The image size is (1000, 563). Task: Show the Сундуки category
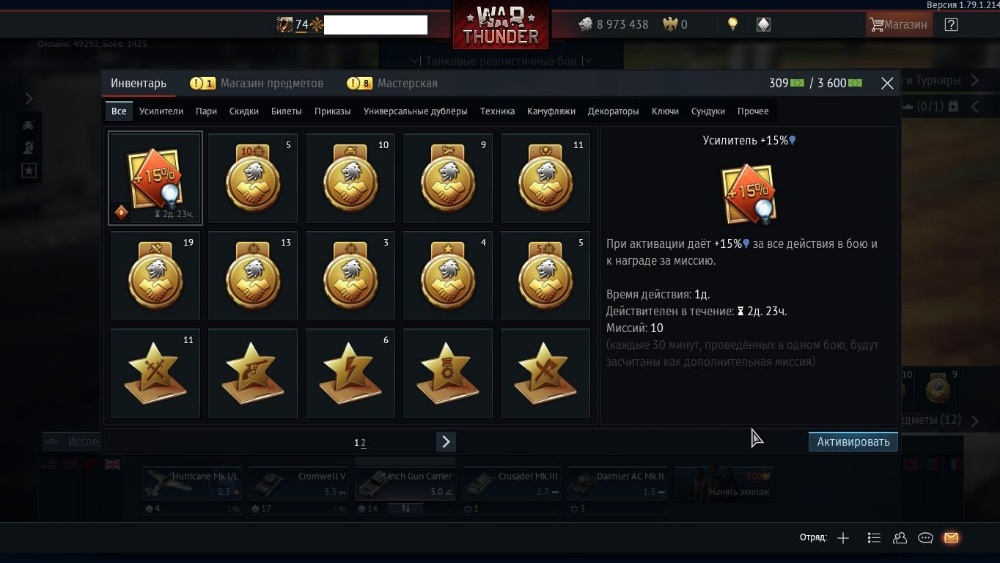707,111
